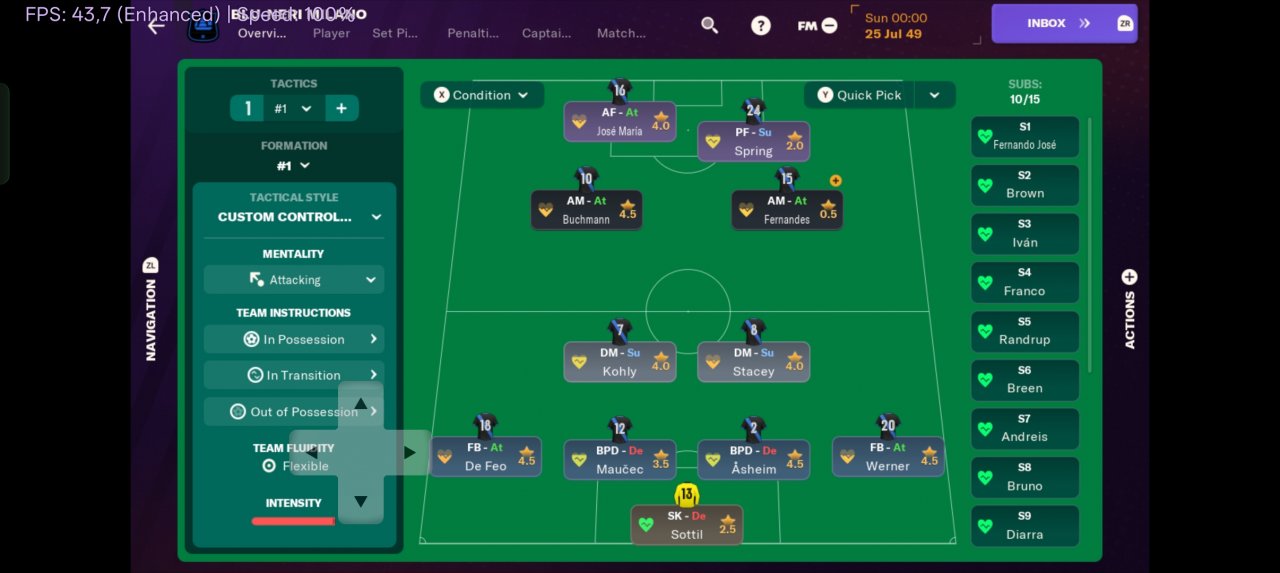Switch to the Set Pieces tab
This screenshot has width=1280, height=573.
395,33
